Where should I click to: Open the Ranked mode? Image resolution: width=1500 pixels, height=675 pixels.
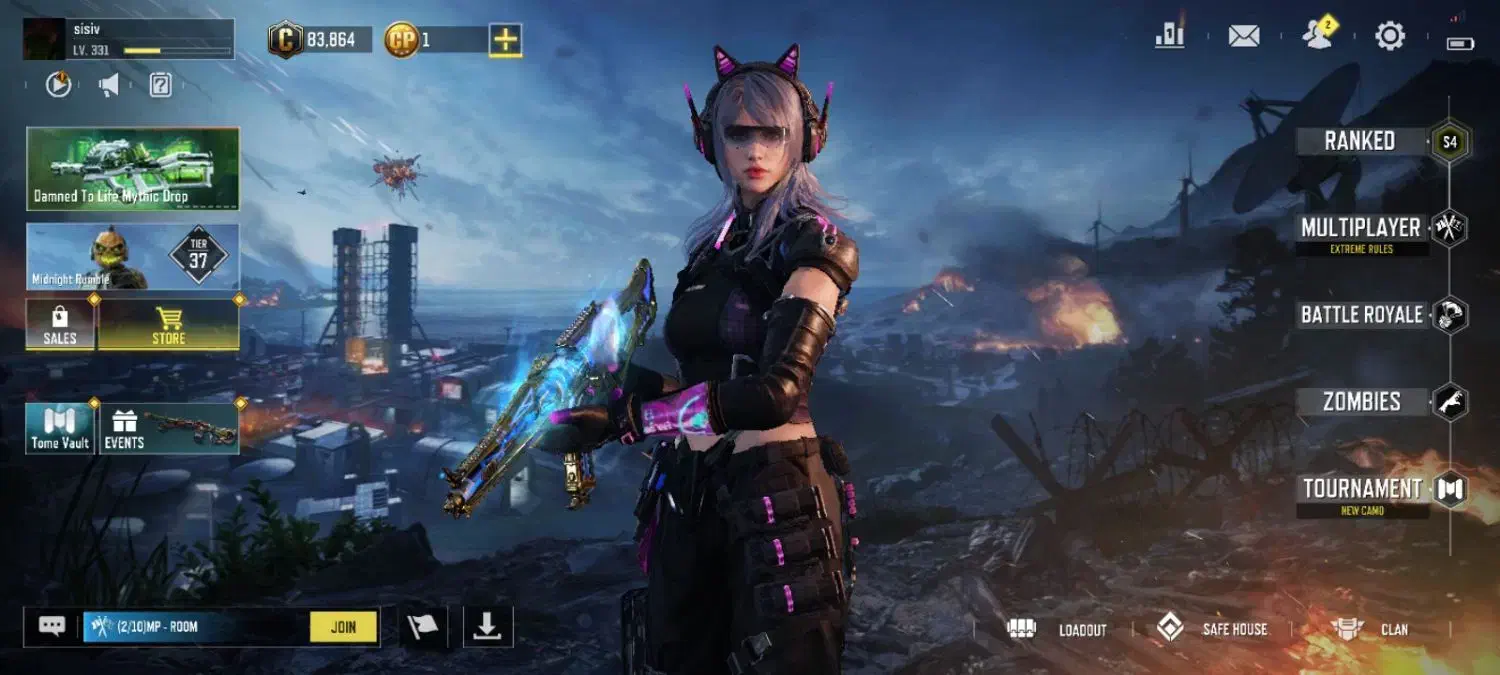click(x=1361, y=141)
